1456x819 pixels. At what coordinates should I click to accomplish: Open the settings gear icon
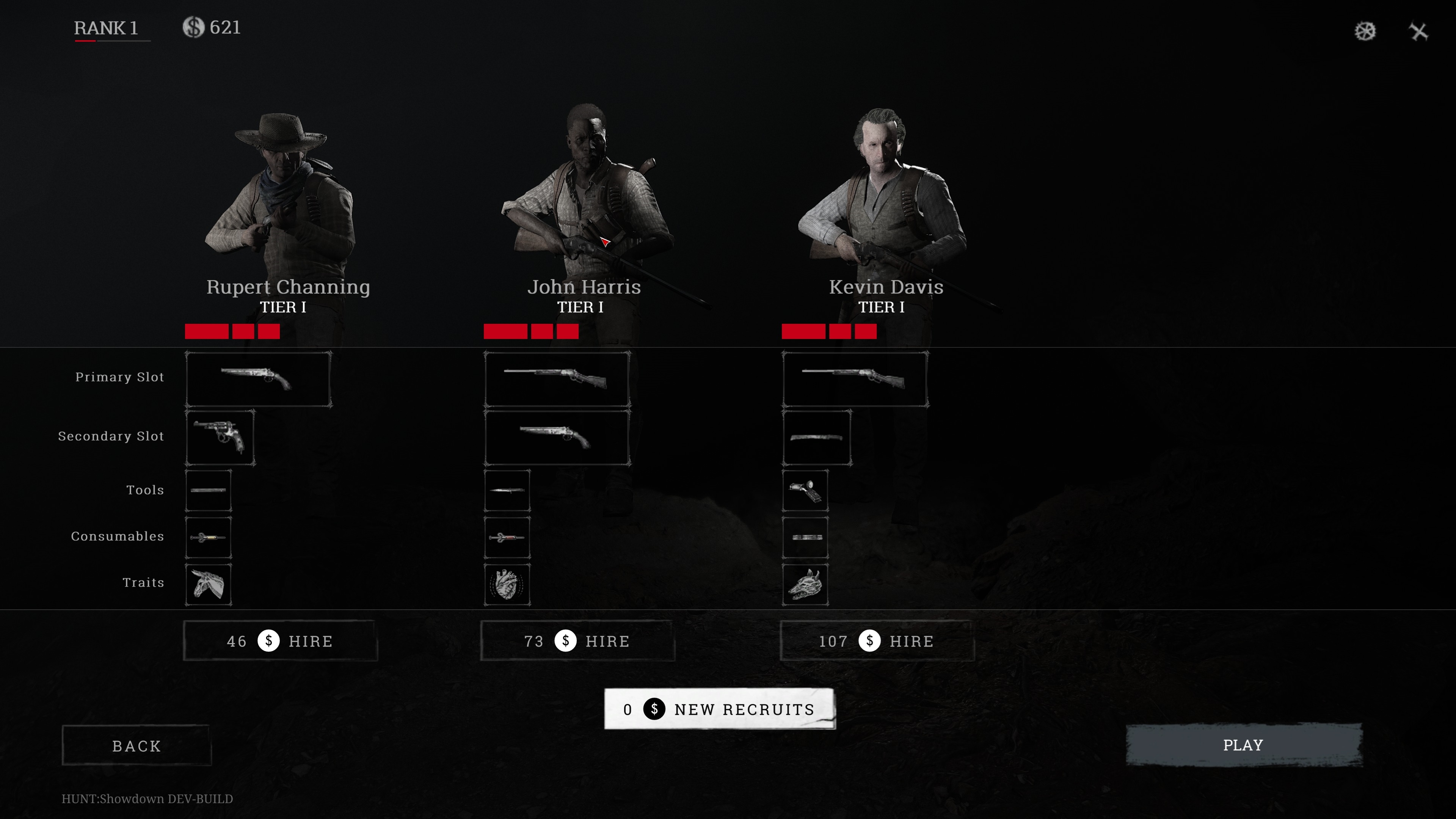point(1365,31)
